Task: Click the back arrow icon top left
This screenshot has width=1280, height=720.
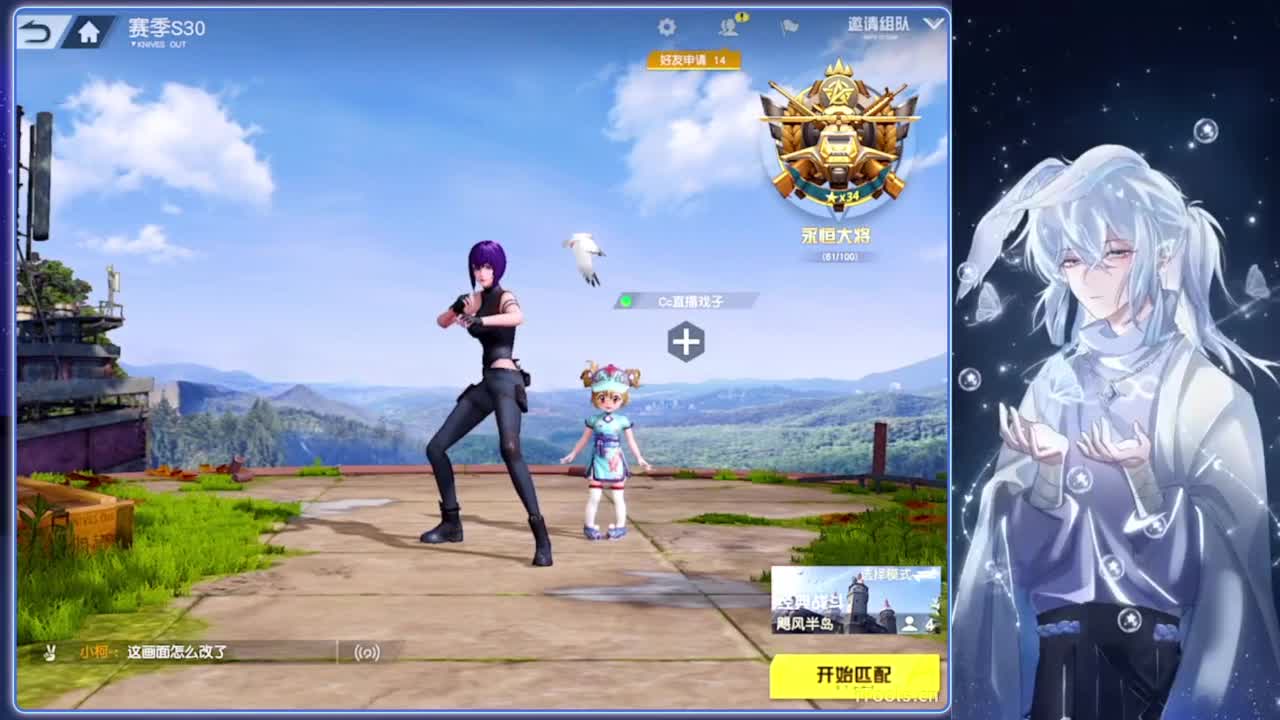Action: point(35,30)
